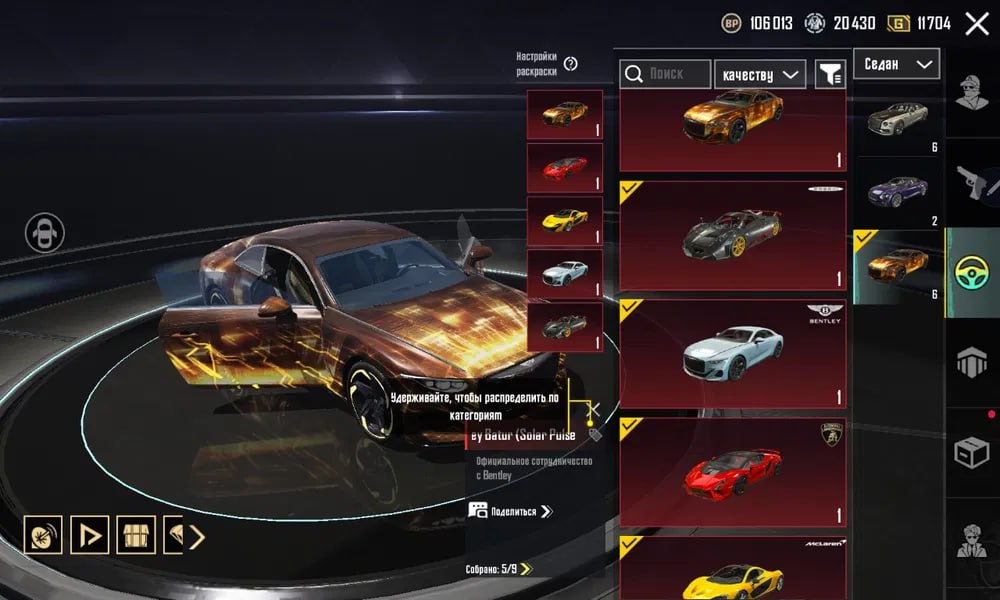This screenshot has height=600, width=1000.
Task: Switch to the steering wheel vehicles tab
Action: (x=972, y=273)
